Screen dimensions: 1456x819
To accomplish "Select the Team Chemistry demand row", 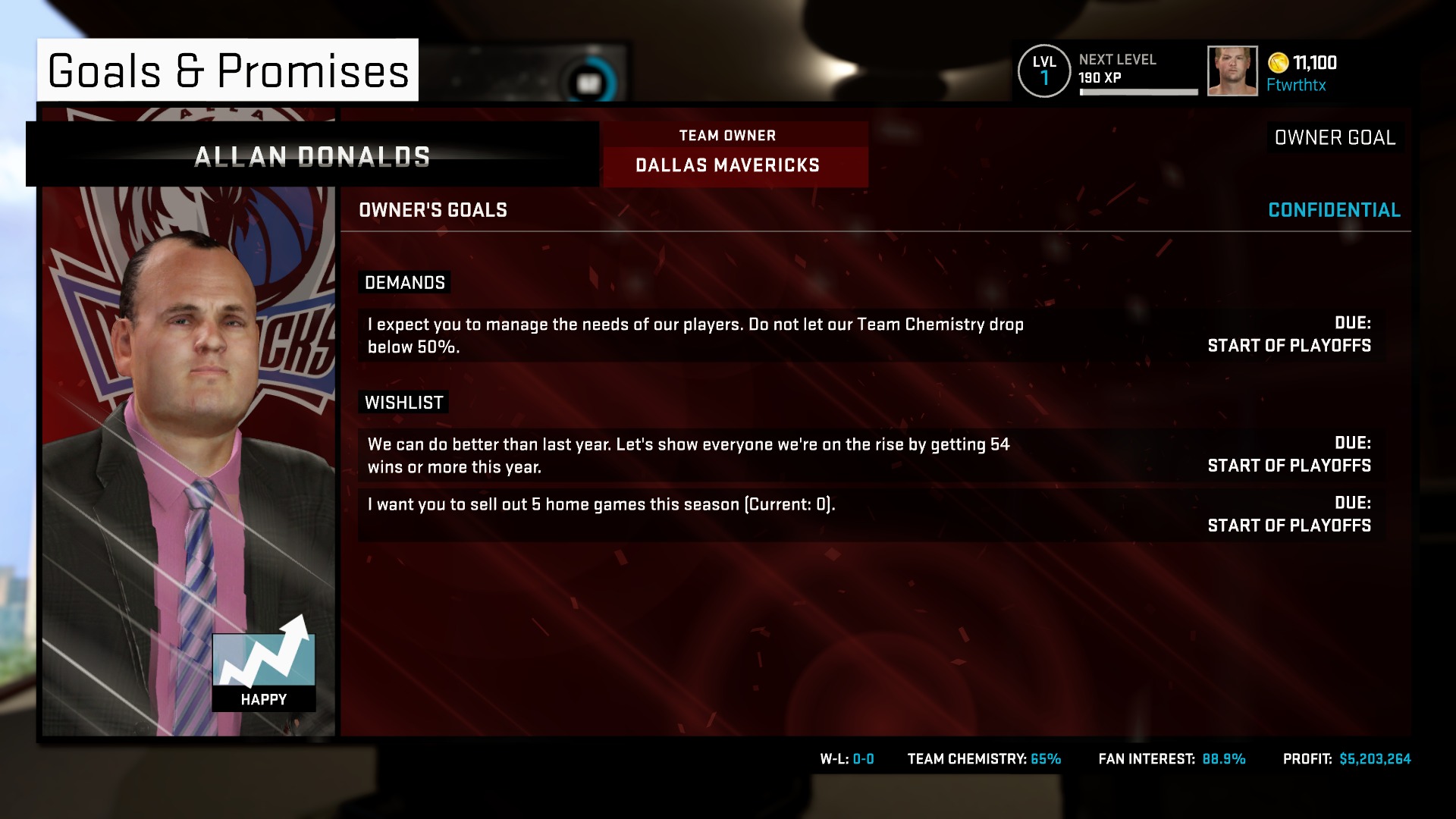I will pyautogui.click(x=871, y=335).
